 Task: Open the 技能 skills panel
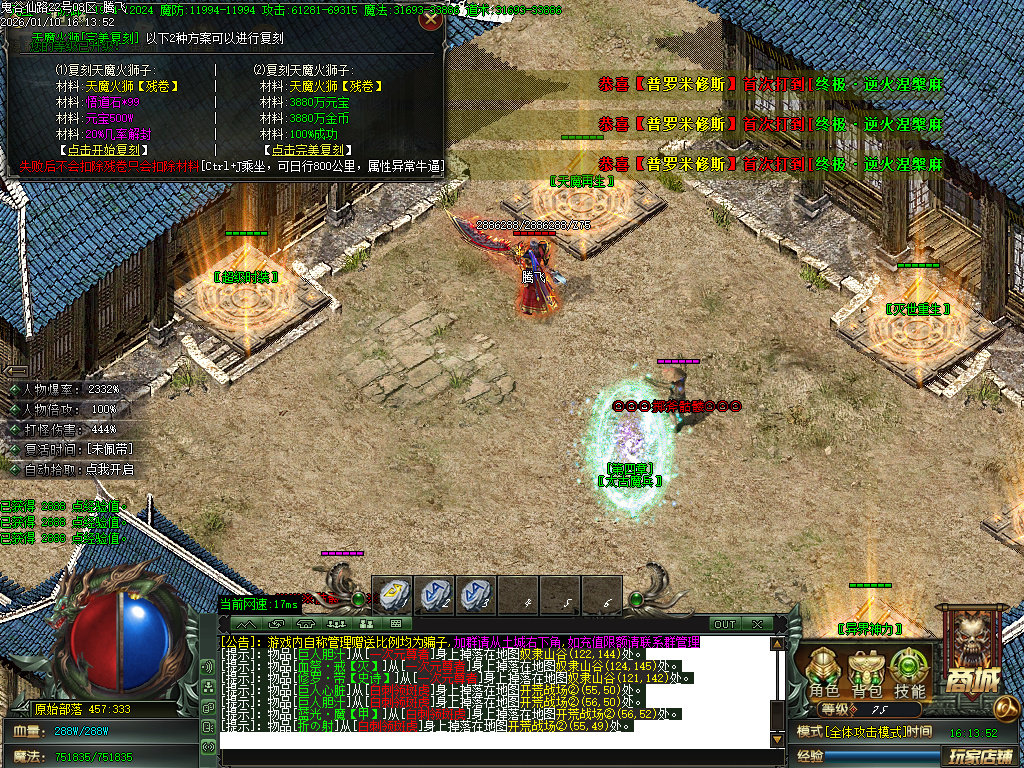(909, 674)
